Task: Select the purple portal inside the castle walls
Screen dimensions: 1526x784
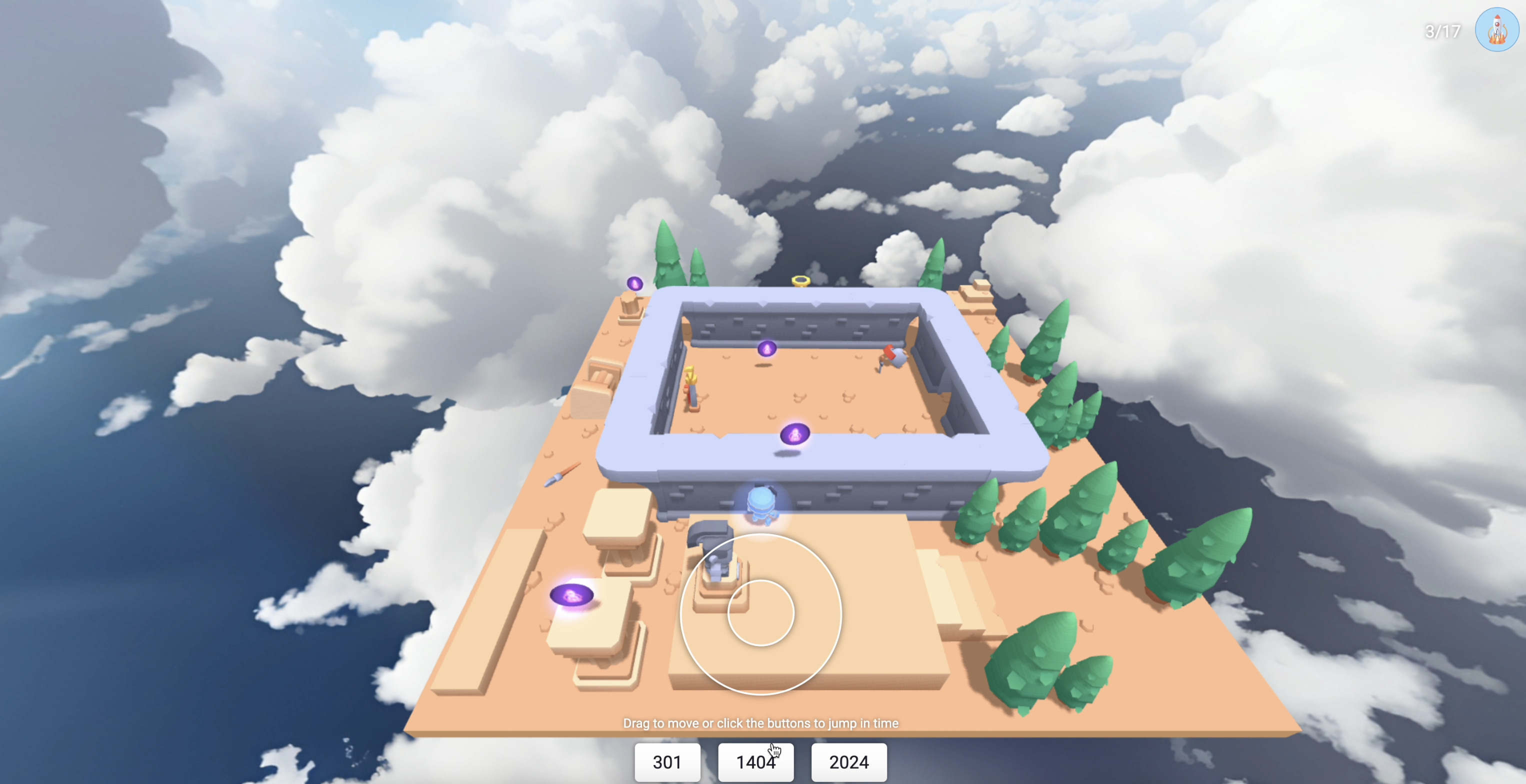Action: tap(767, 349)
